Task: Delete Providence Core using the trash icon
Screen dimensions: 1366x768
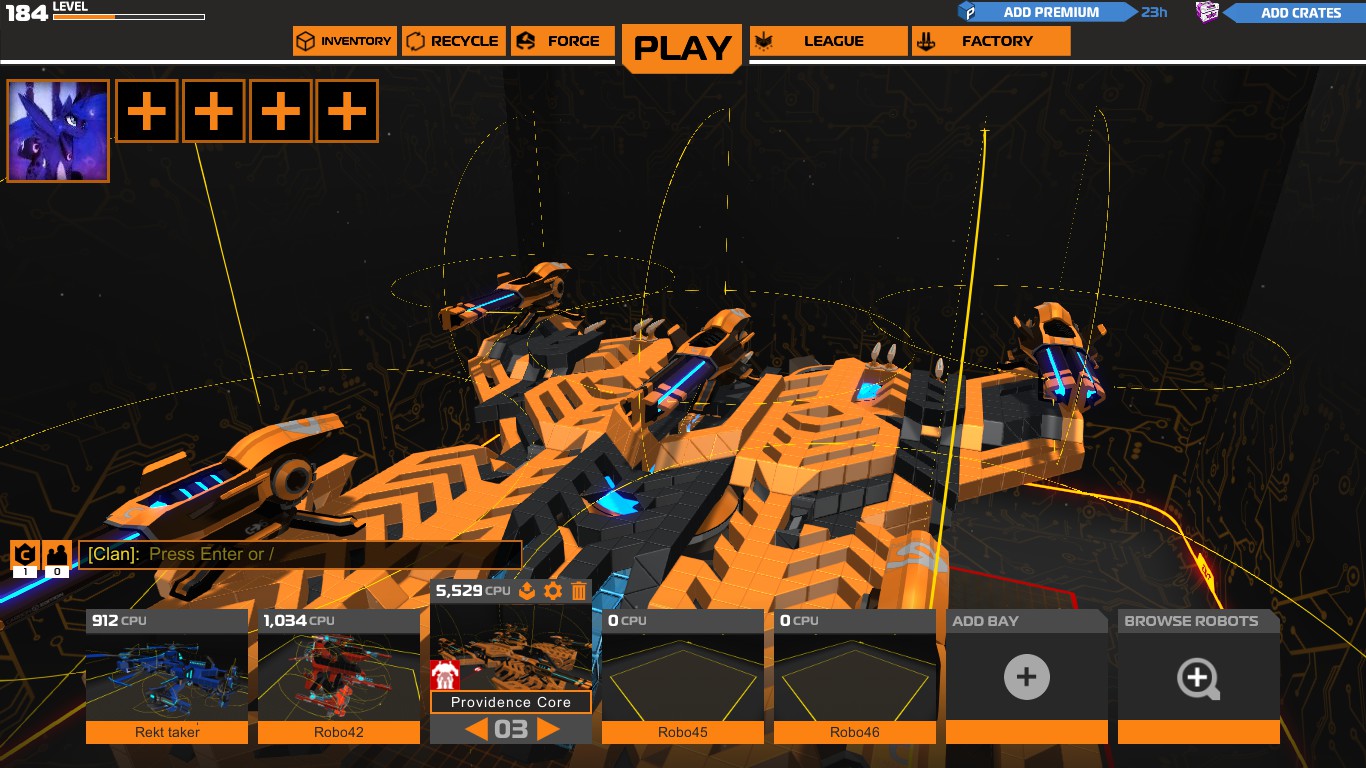Action: (578, 591)
